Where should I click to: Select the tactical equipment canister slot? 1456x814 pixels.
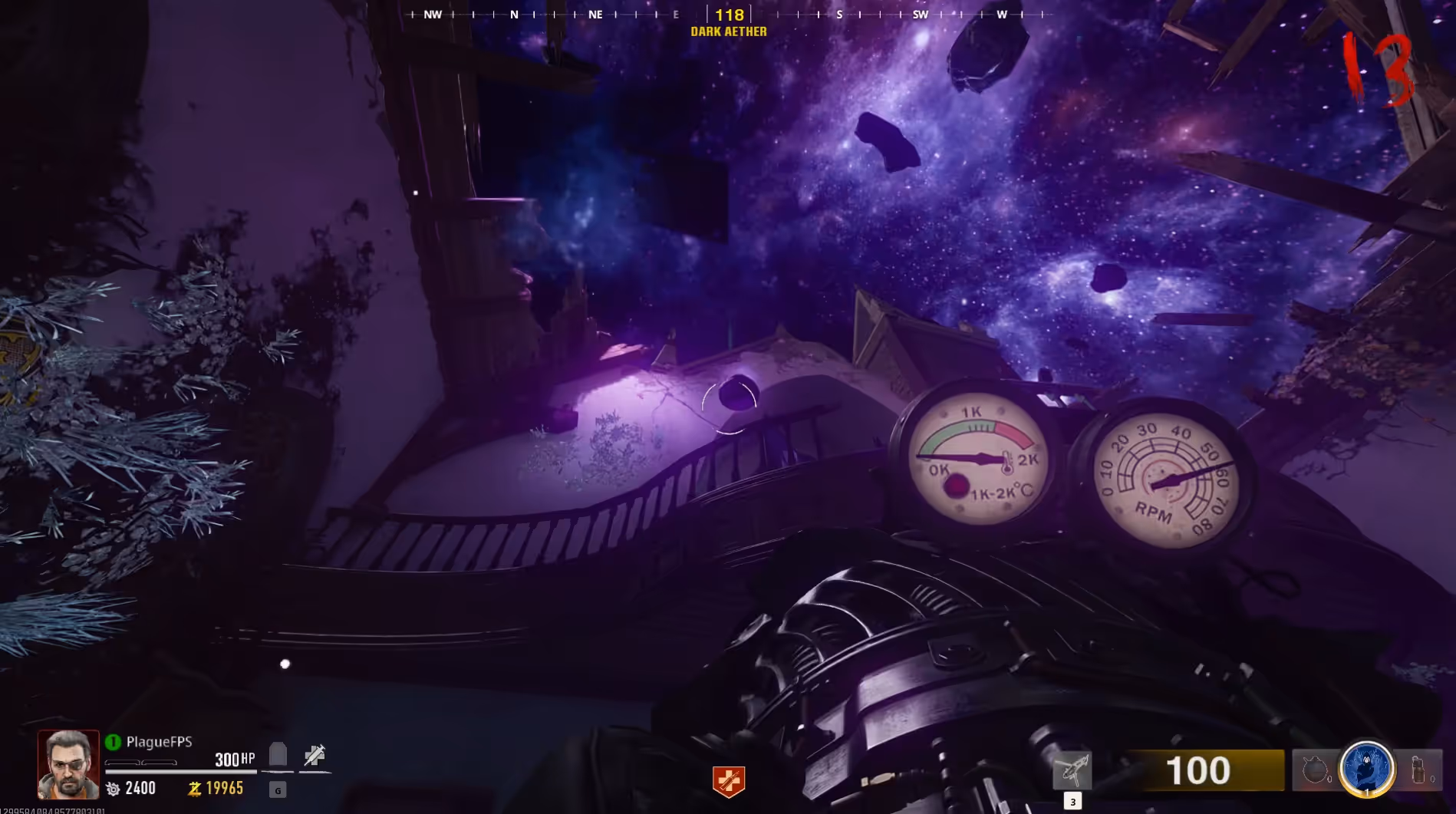click(x=1418, y=770)
